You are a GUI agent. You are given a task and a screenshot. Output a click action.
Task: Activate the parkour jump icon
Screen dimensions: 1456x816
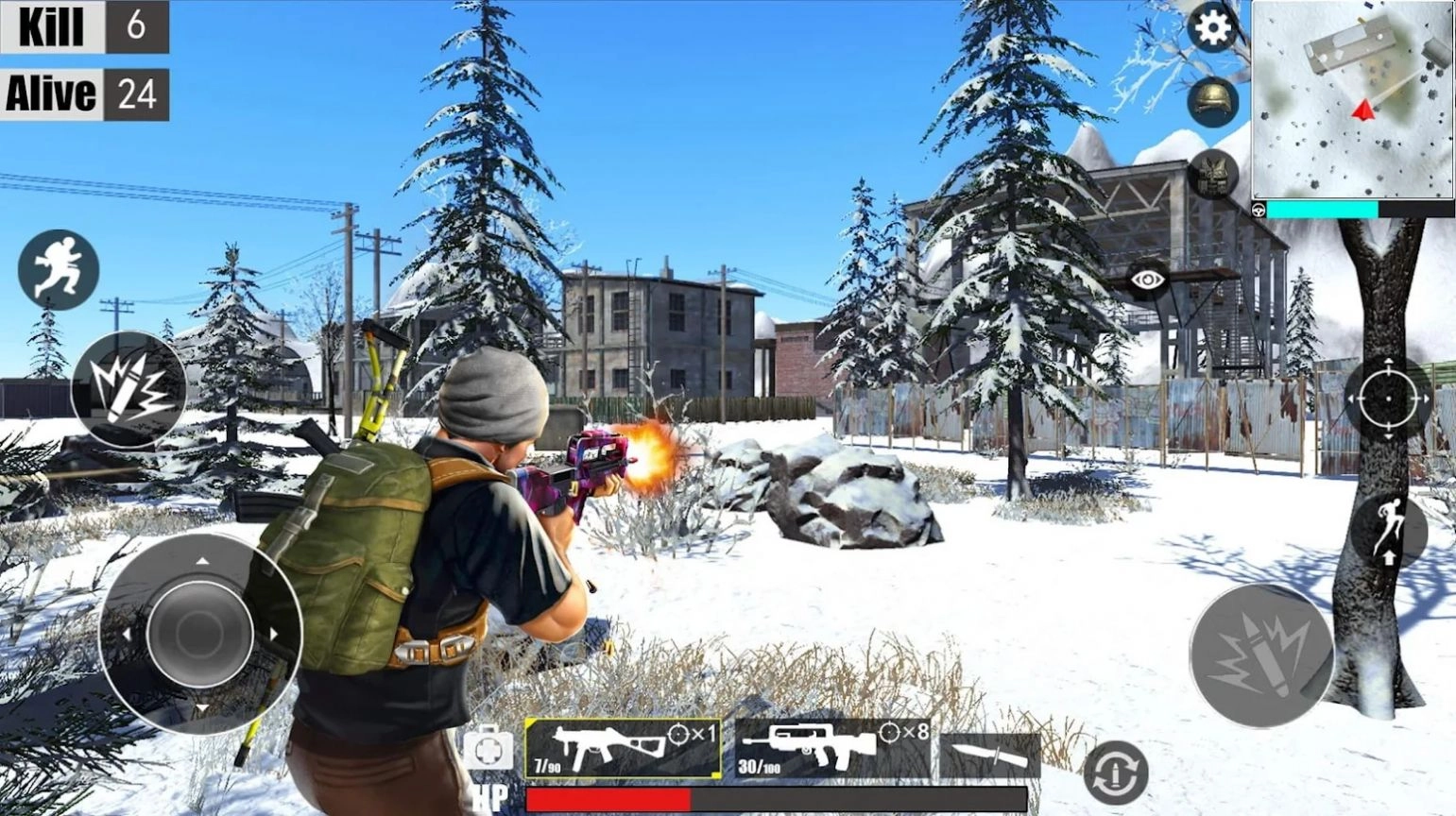[1389, 531]
